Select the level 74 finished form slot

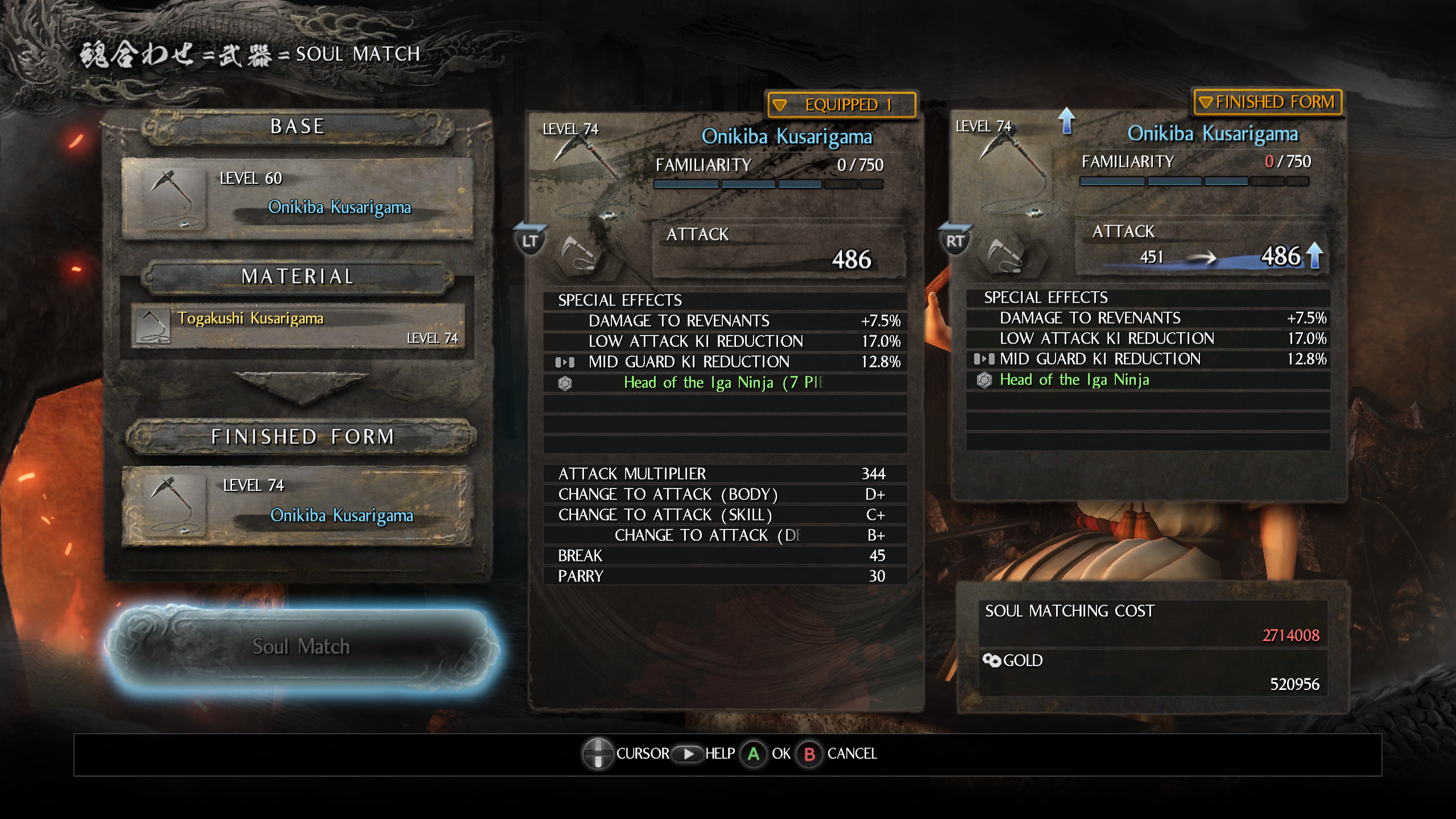(297, 506)
